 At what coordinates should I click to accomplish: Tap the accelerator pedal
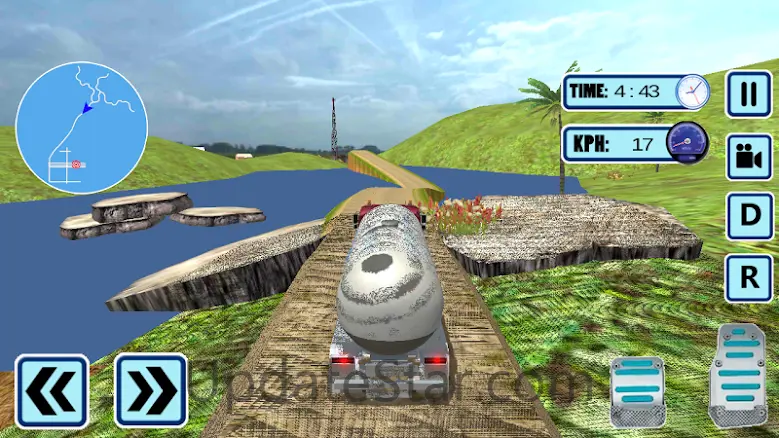pos(737,375)
